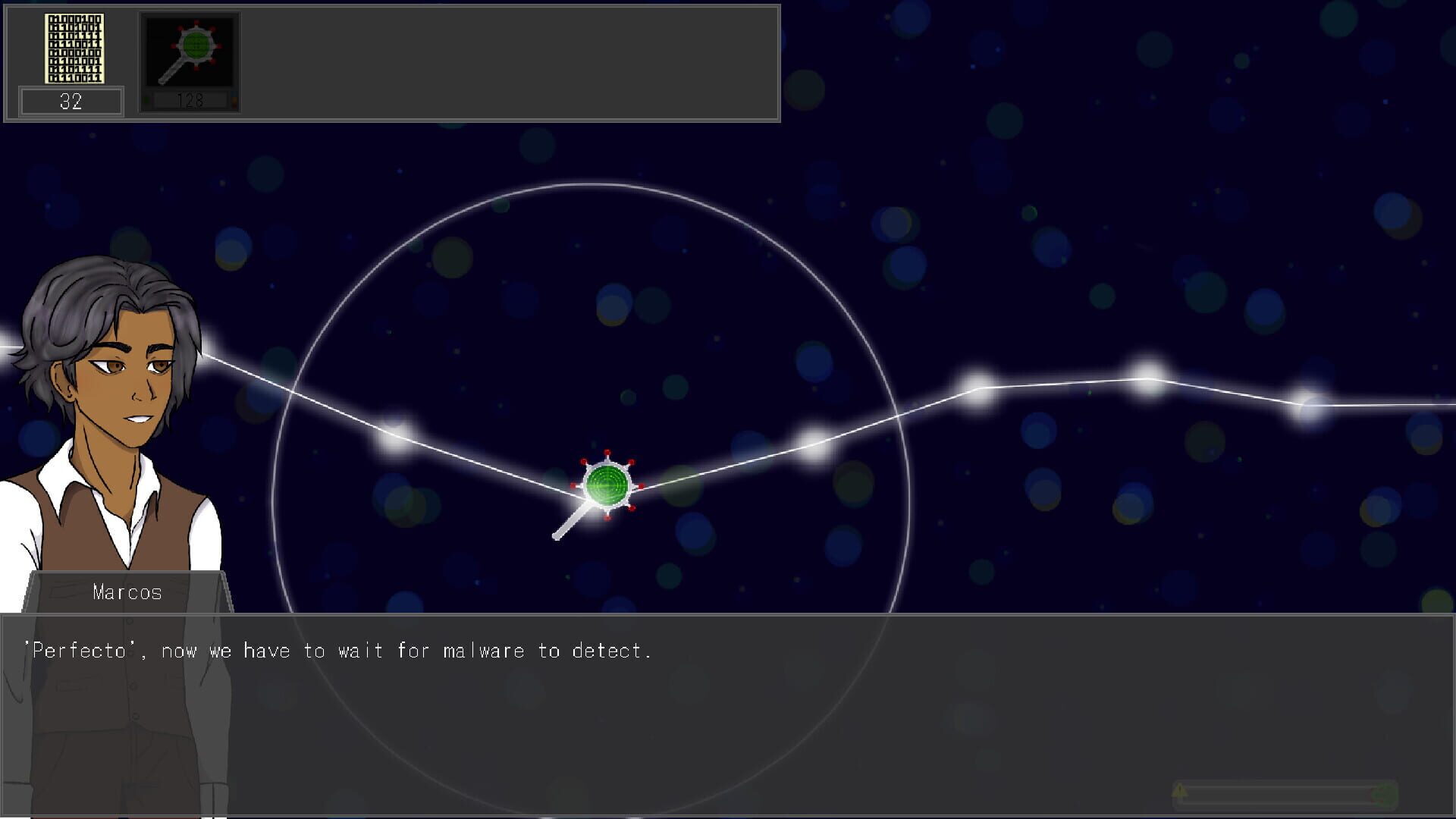The height and width of the screenshot is (819, 1456).
Task: Click the 32 count field under the code sheet
Action: click(71, 101)
